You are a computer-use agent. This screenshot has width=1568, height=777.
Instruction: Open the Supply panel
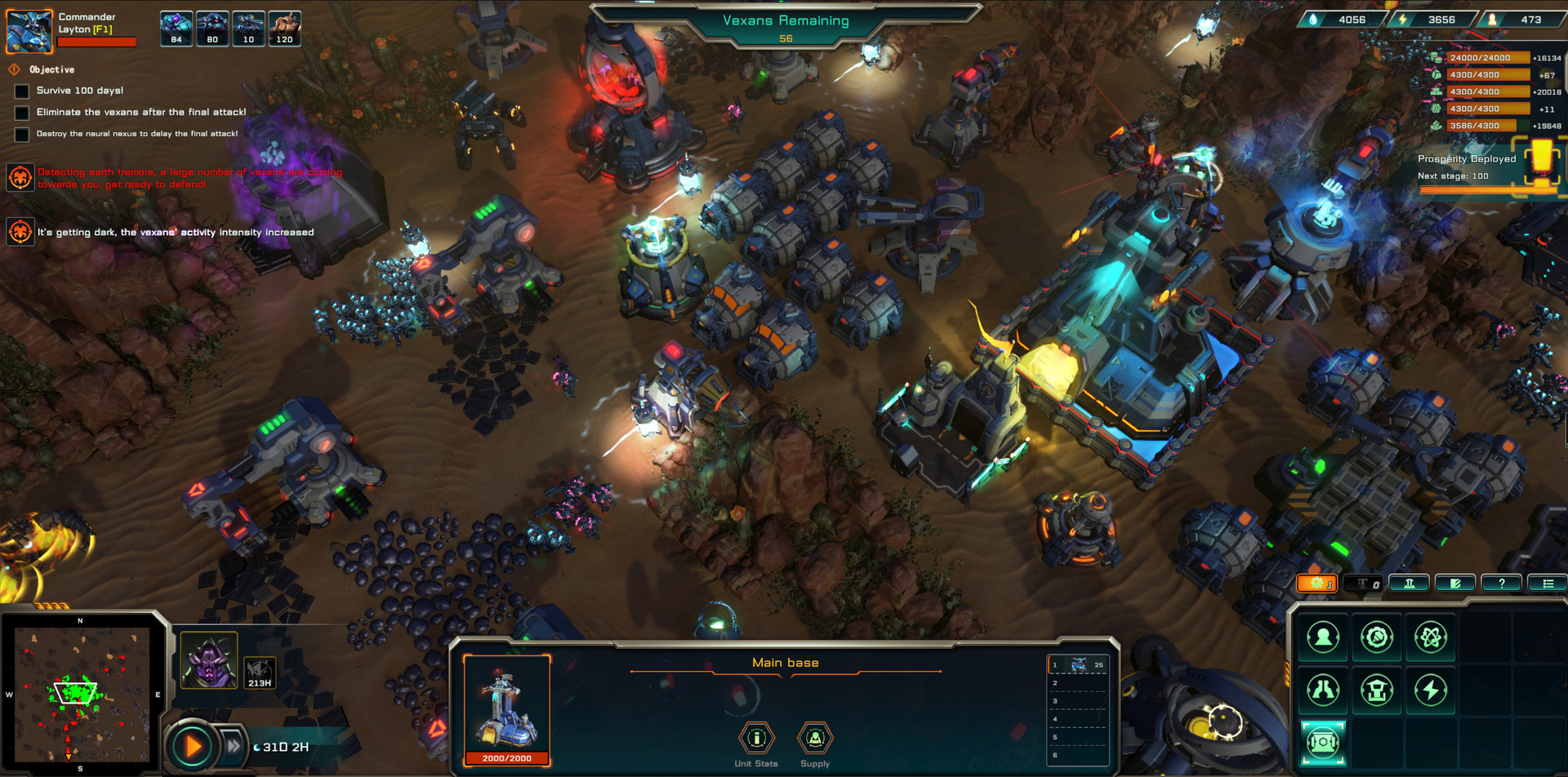814,739
